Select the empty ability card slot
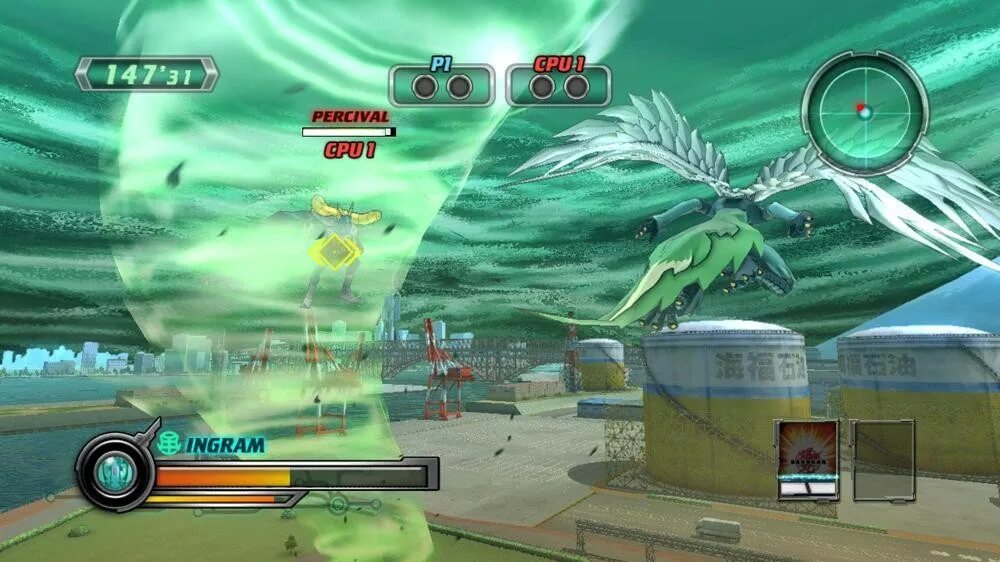Screen dimensions: 1000x562 coord(883,459)
